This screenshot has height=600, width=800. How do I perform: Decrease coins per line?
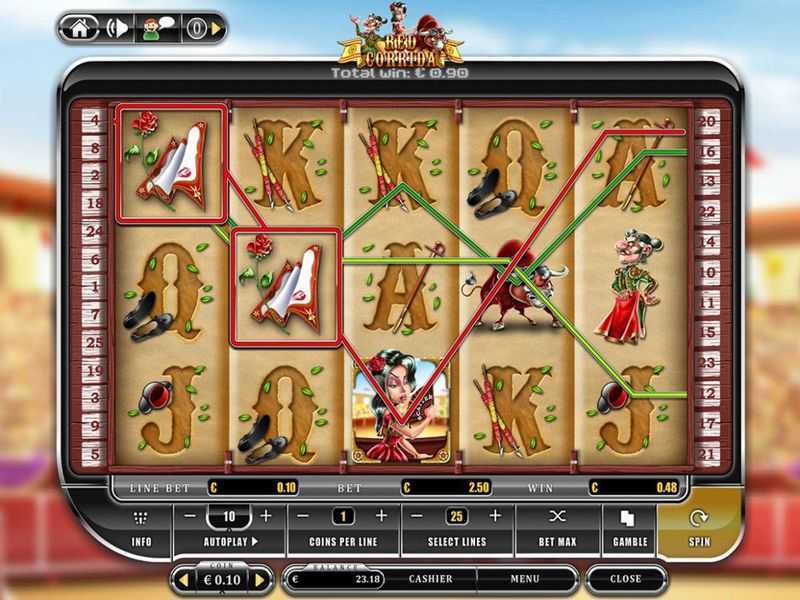pyautogui.click(x=303, y=516)
